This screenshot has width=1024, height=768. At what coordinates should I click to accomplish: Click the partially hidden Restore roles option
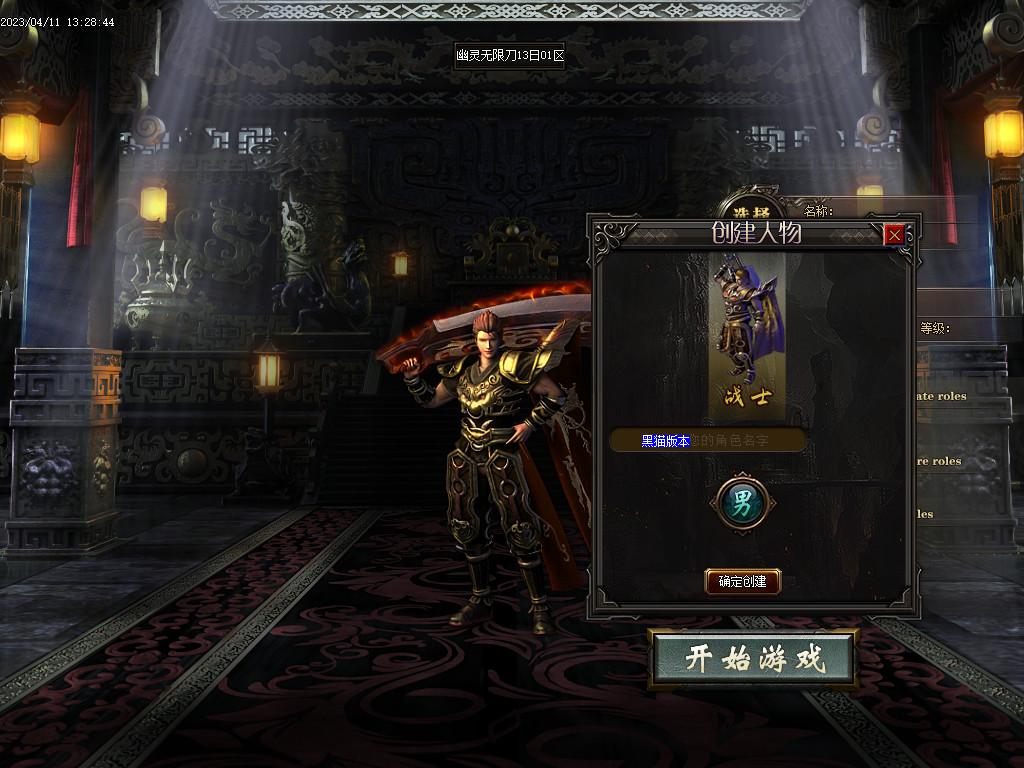(x=940, y=461)
